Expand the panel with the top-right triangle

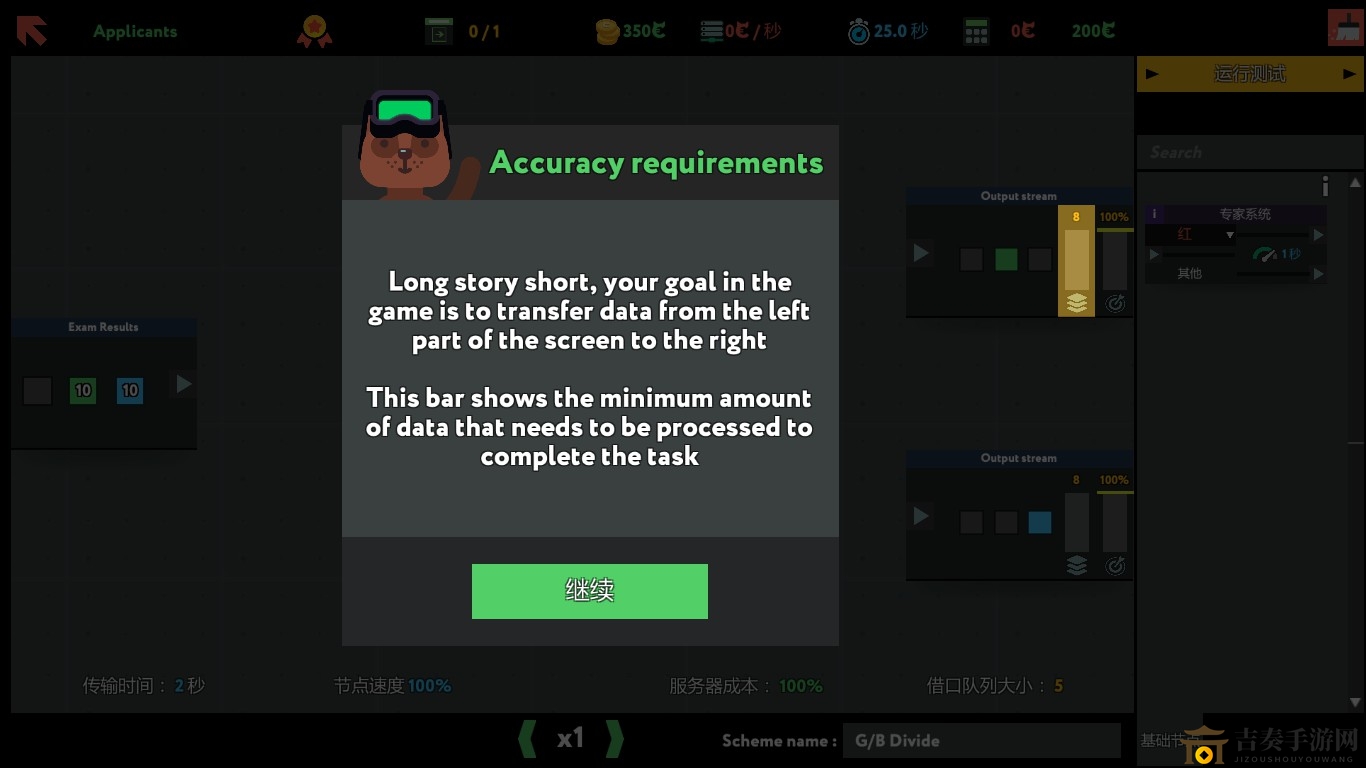point(1356,184)
